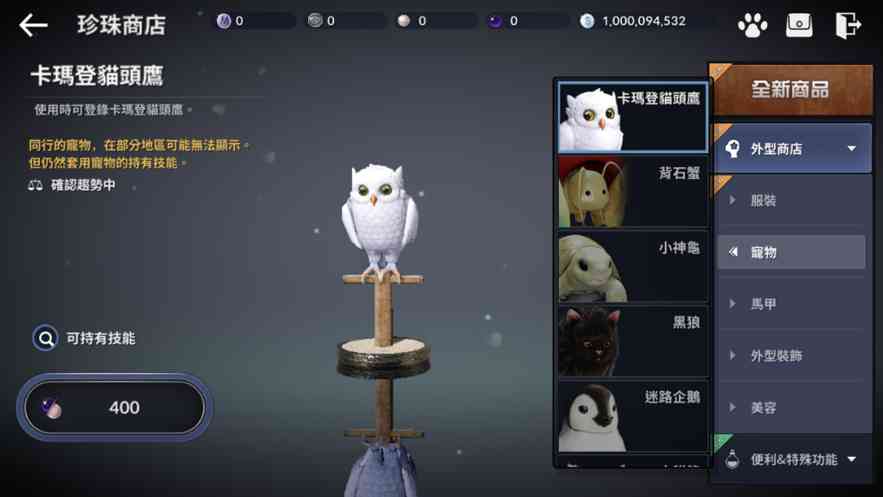This screenshot has width=883, height=497.
Task: Open the 全新商品 new items tab
Action: 790,90
